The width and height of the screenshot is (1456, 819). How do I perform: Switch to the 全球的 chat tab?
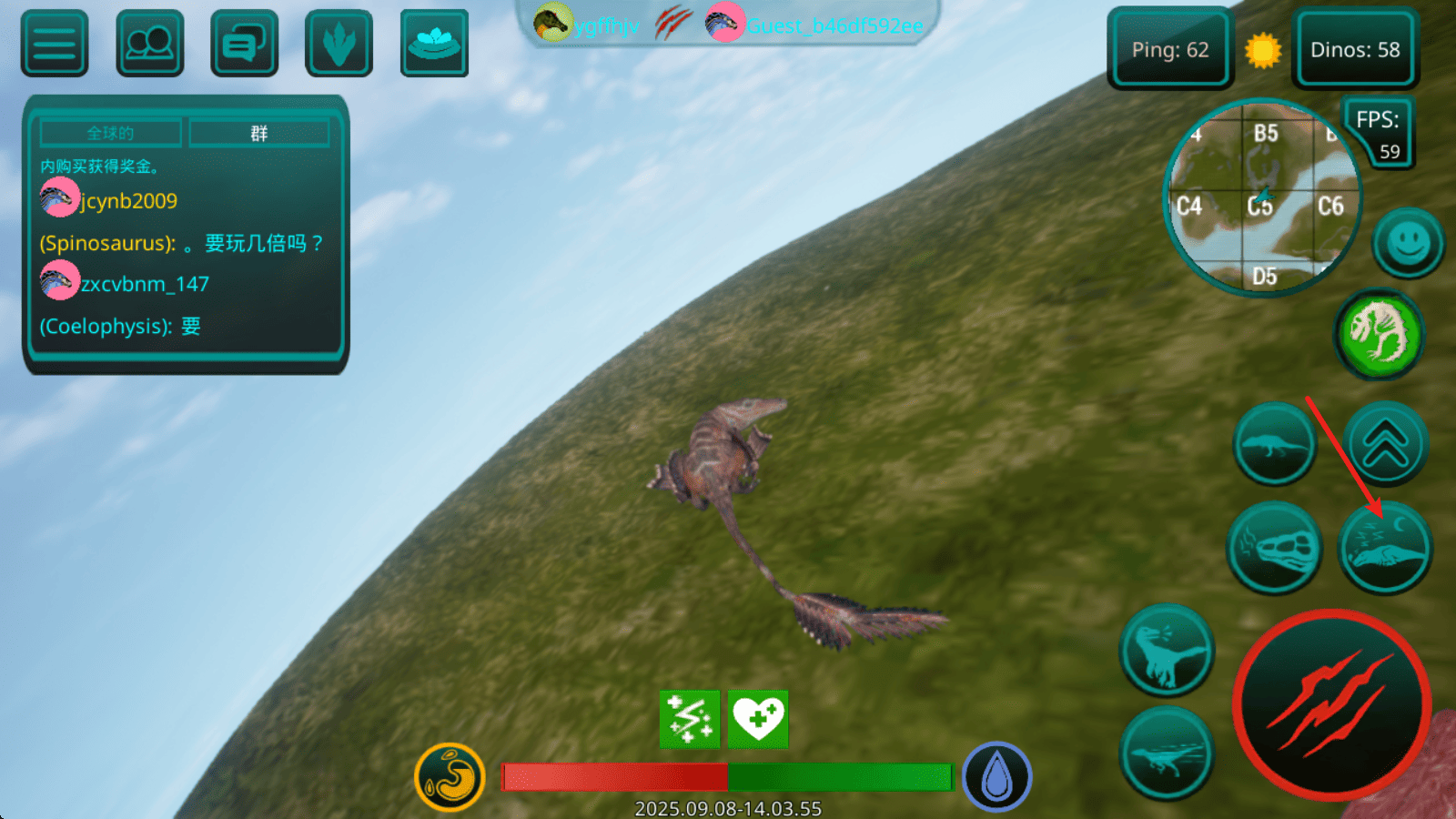(x=110, y=133)
